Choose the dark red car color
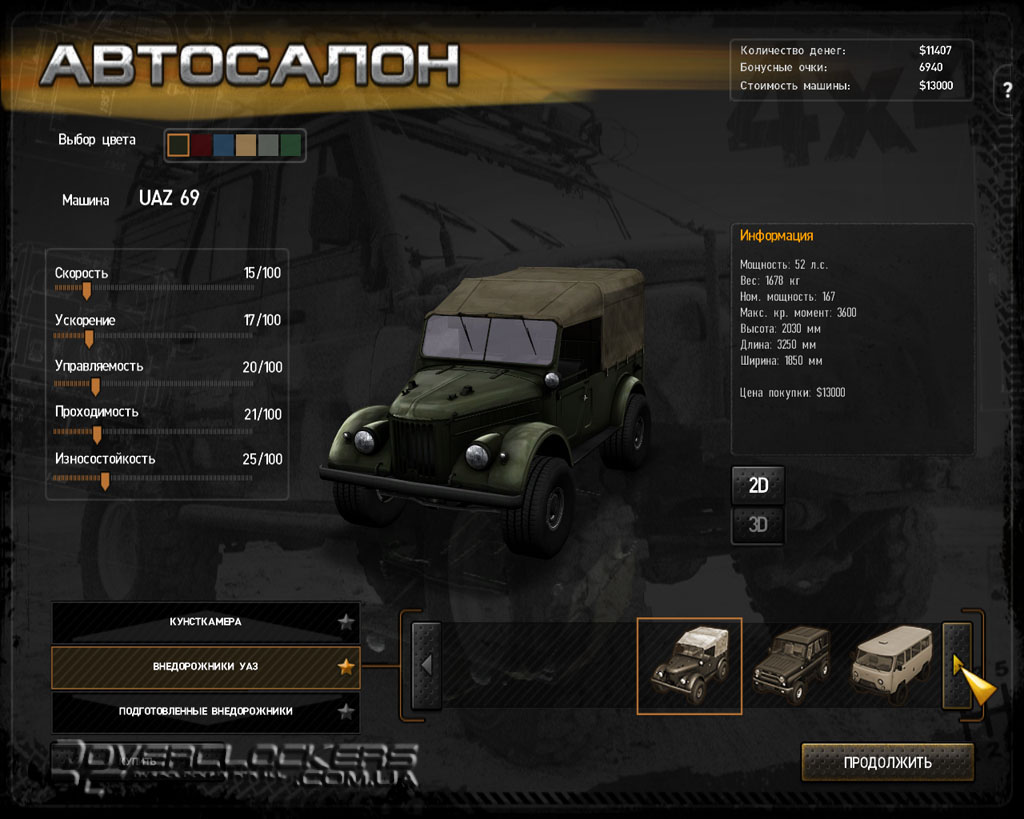Image resolution: width=1024 pixels, height=819 pixels. (201, 145)
